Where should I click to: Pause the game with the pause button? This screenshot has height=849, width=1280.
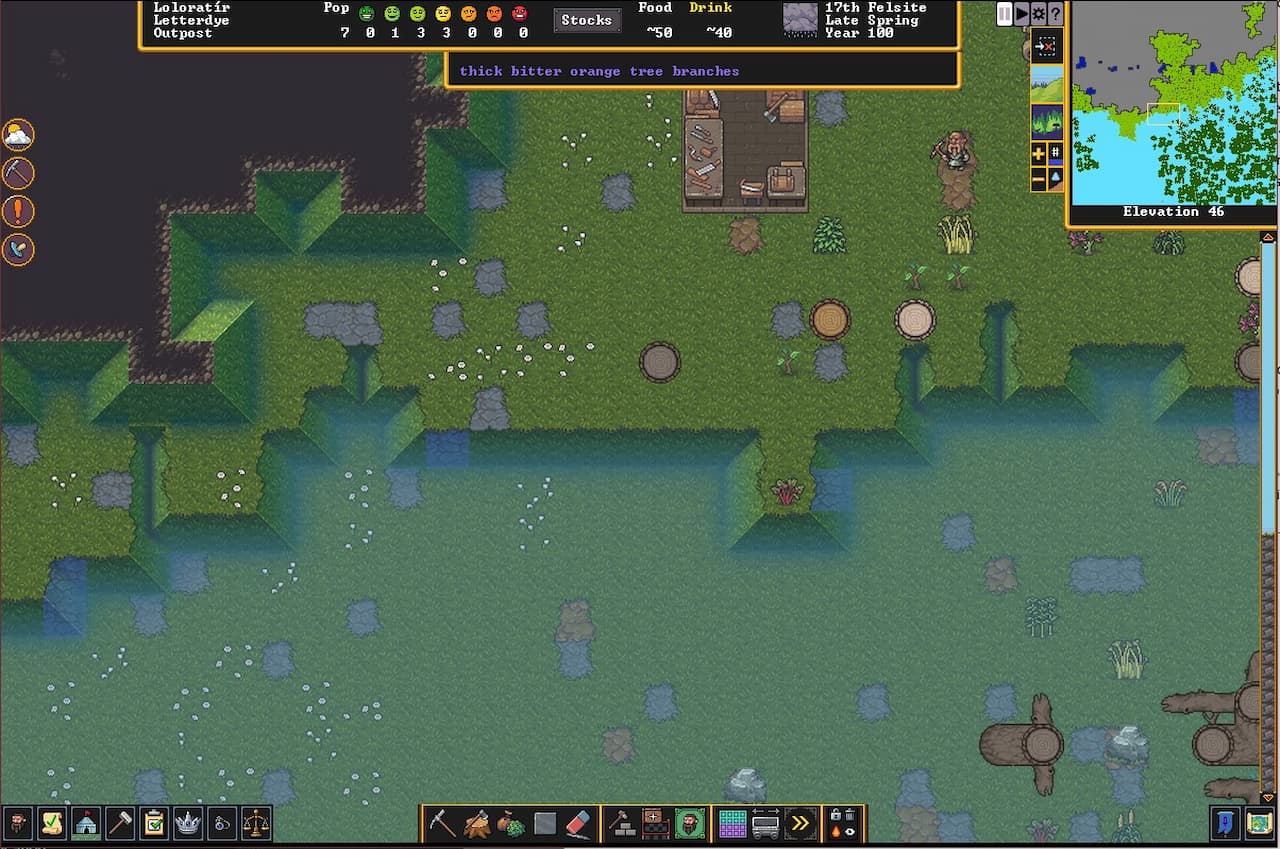(x=1003, y=13)
